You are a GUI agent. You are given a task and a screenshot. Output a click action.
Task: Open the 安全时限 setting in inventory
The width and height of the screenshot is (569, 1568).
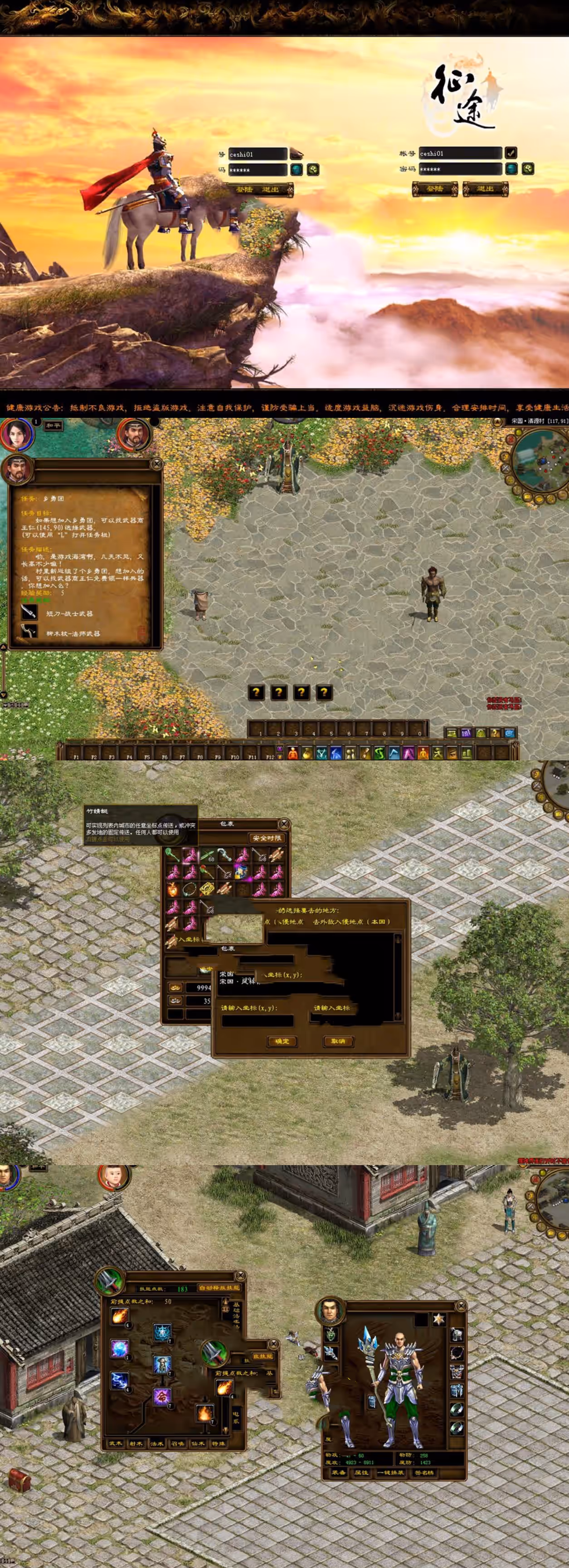(267, 838)
